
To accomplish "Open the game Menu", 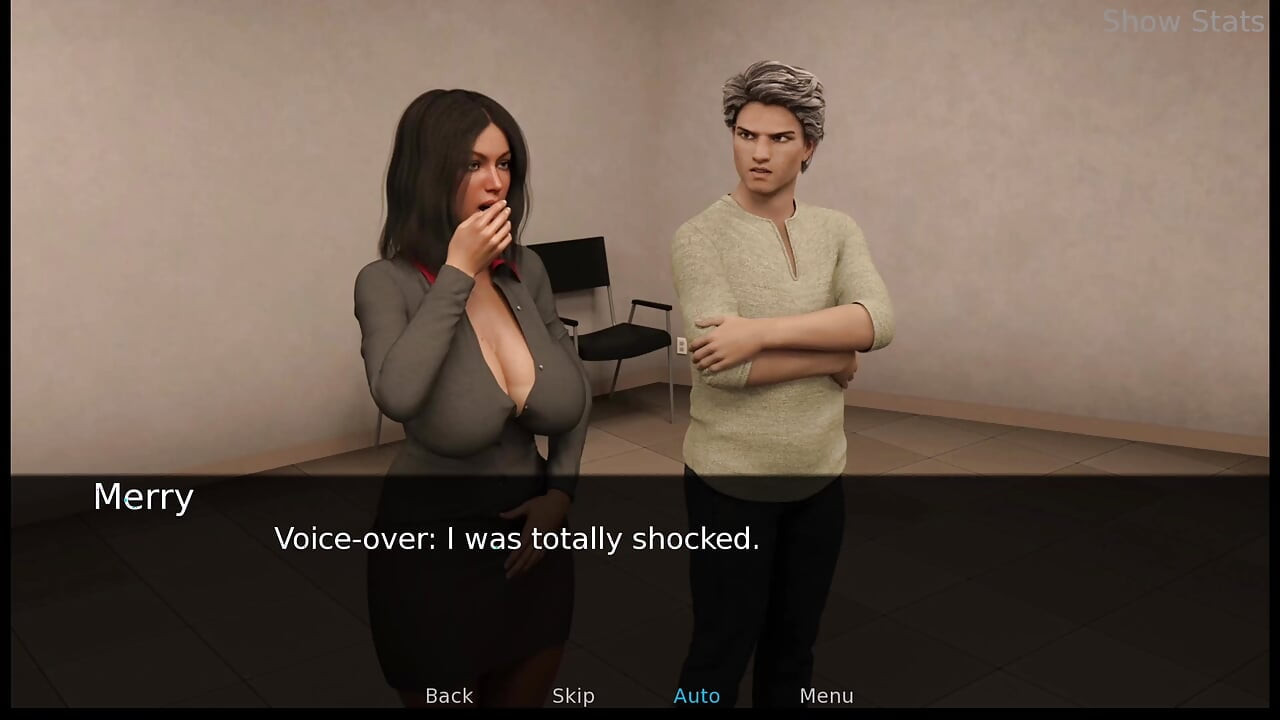I will 826,696.
